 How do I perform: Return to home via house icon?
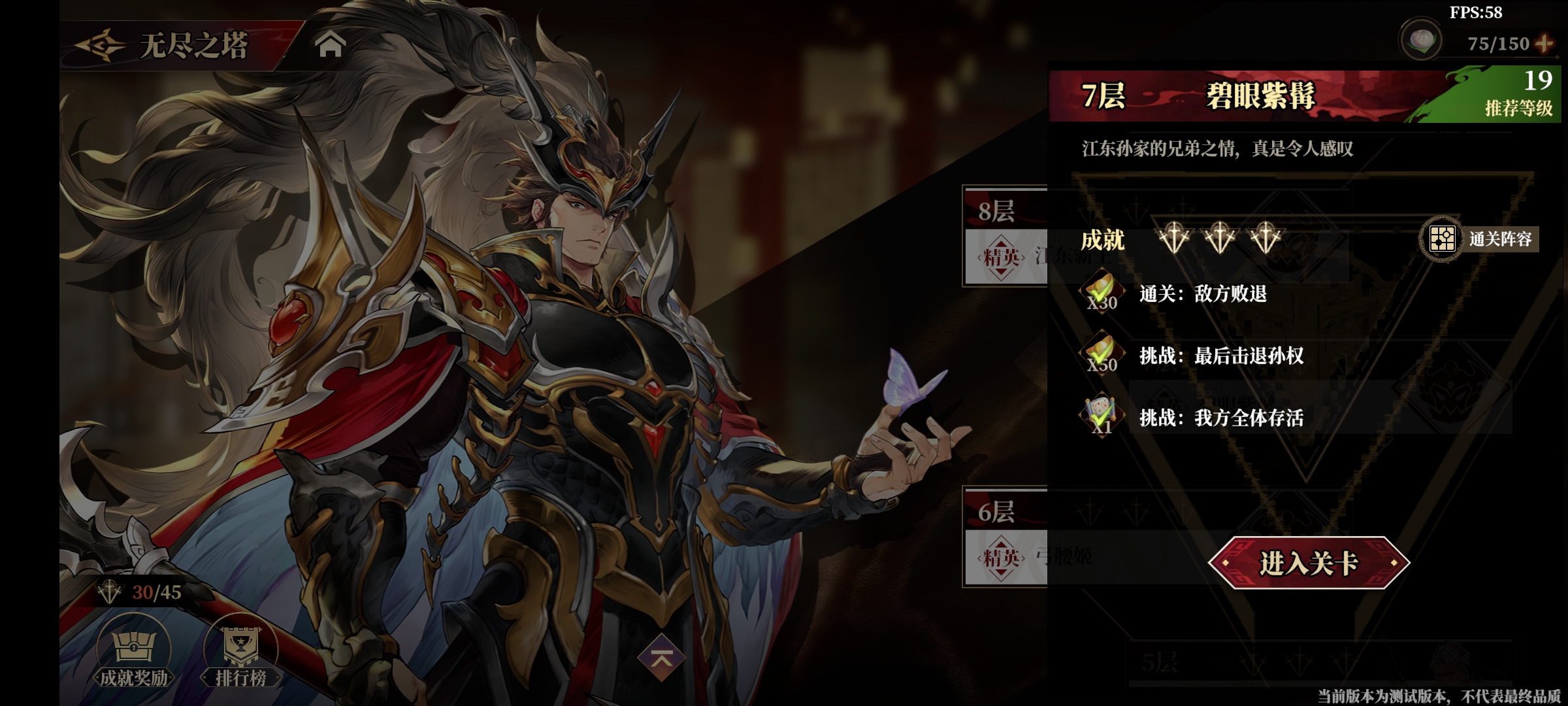click(330, 45)
